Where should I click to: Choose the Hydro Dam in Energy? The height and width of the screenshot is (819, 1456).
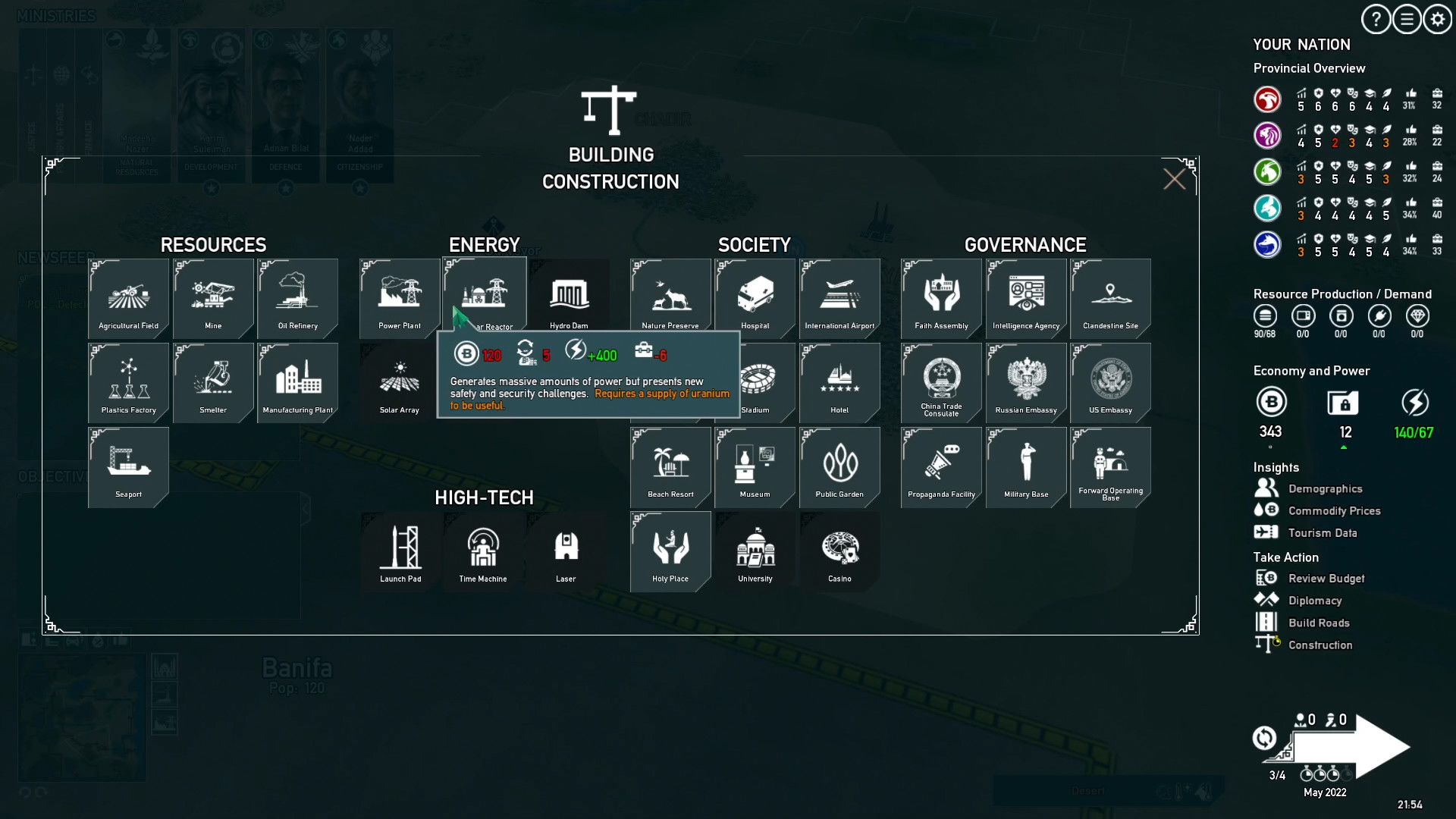tap(569, 298)
